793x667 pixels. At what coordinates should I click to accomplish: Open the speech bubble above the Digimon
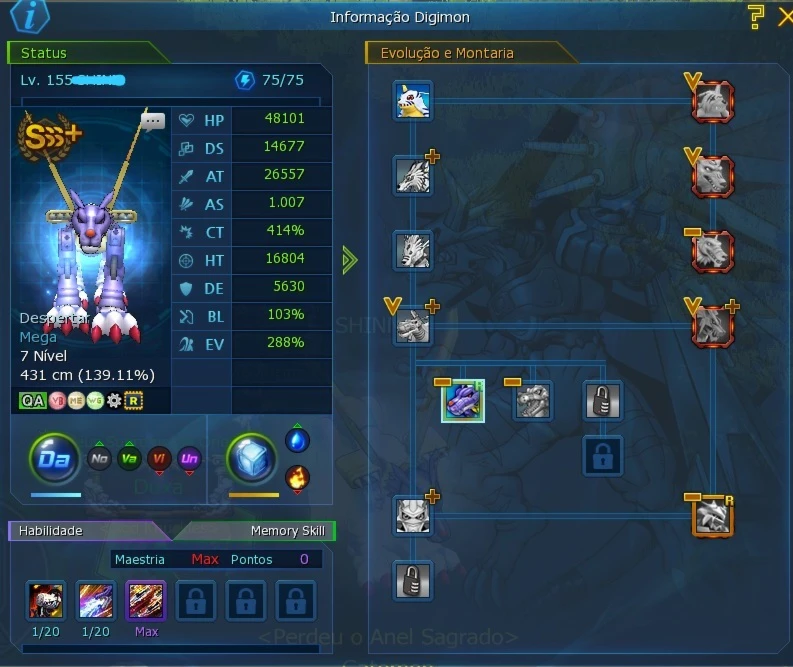pyautogui.click(x=153, y=121)
